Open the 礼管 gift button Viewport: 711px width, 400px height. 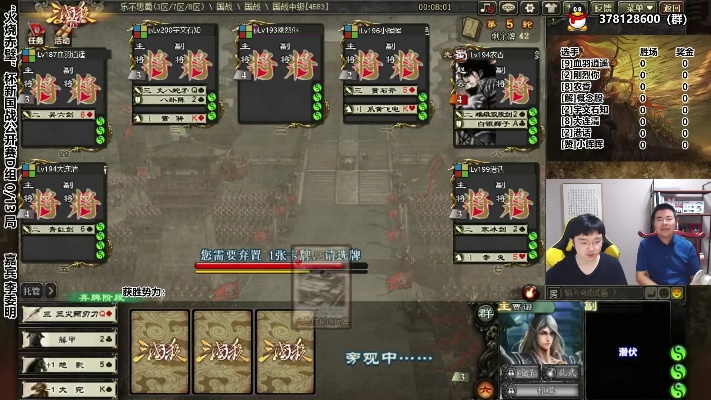coord(33,291)
